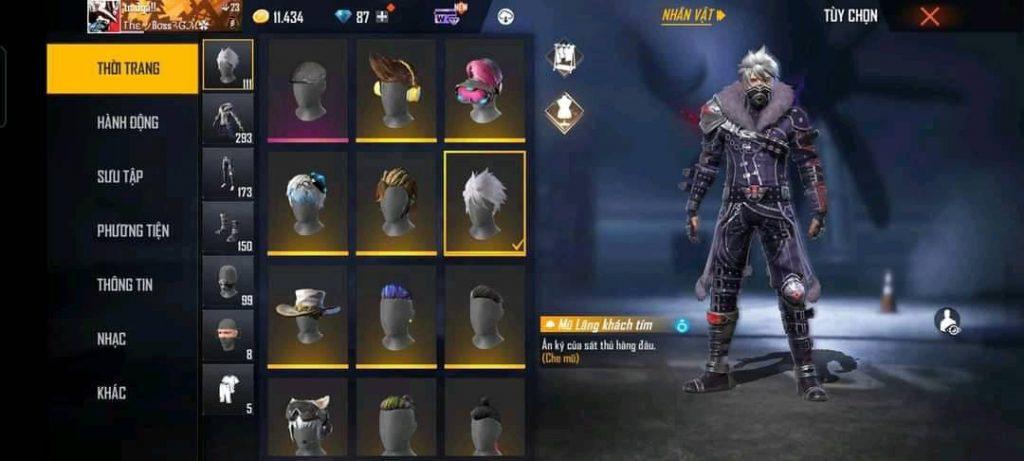The height and width of the screenshot is (461, 1024).
Task: Choose the mask category with 99 items
Action: (x=228, y=281)
